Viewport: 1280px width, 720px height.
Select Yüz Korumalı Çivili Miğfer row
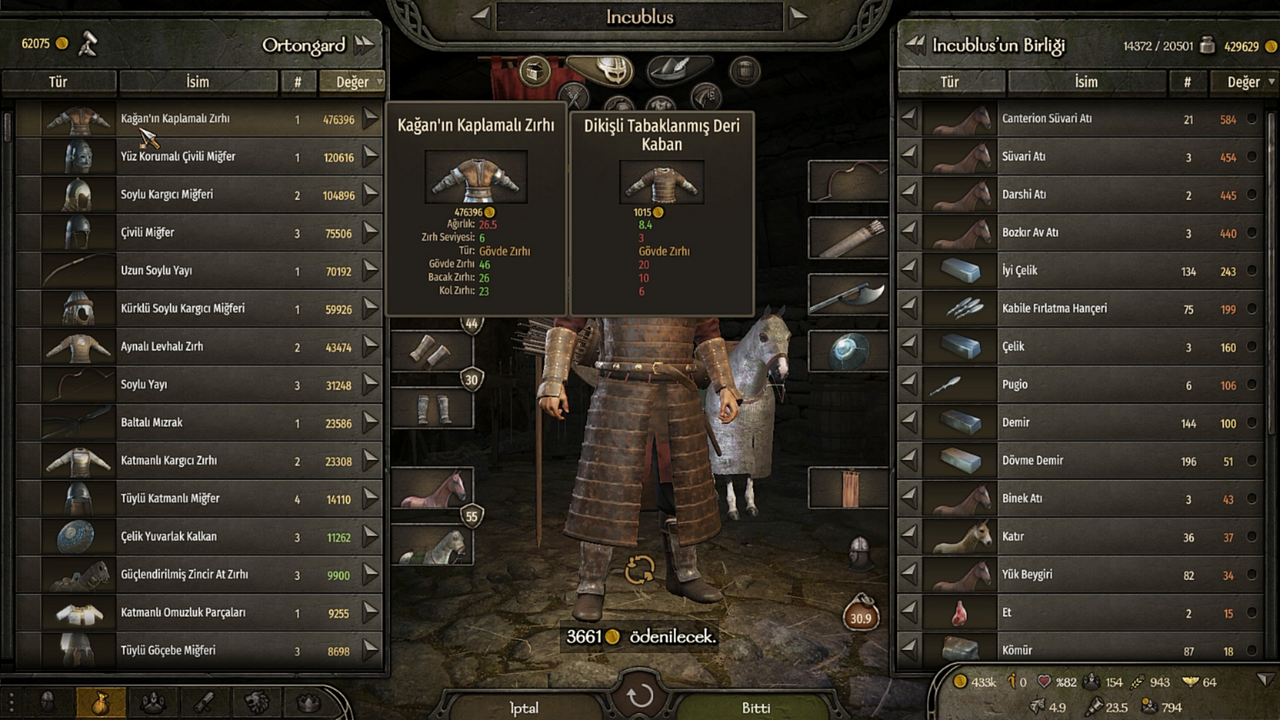(200, 157)
